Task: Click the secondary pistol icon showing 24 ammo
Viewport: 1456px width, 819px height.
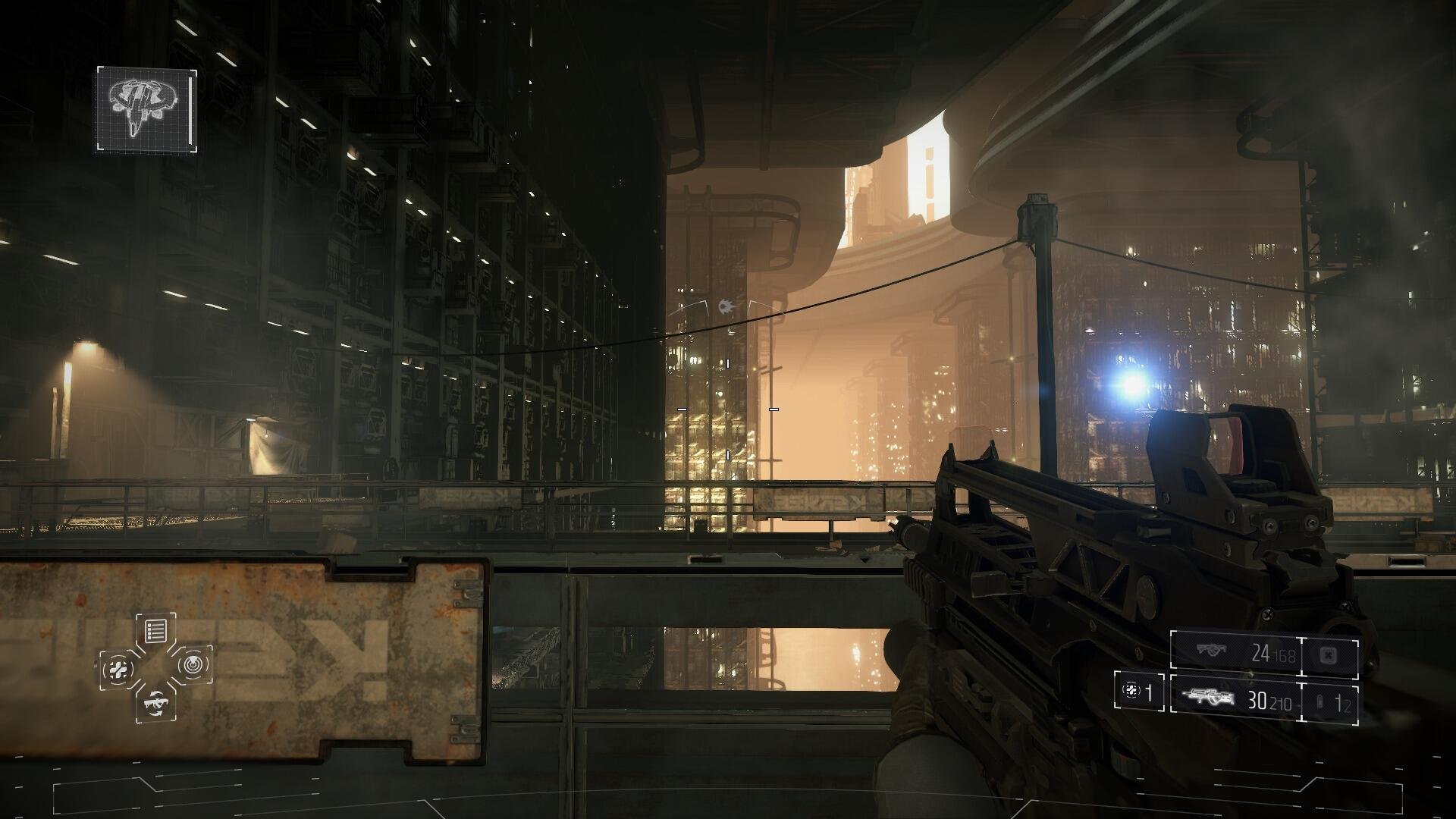Action: point(1211,651)
